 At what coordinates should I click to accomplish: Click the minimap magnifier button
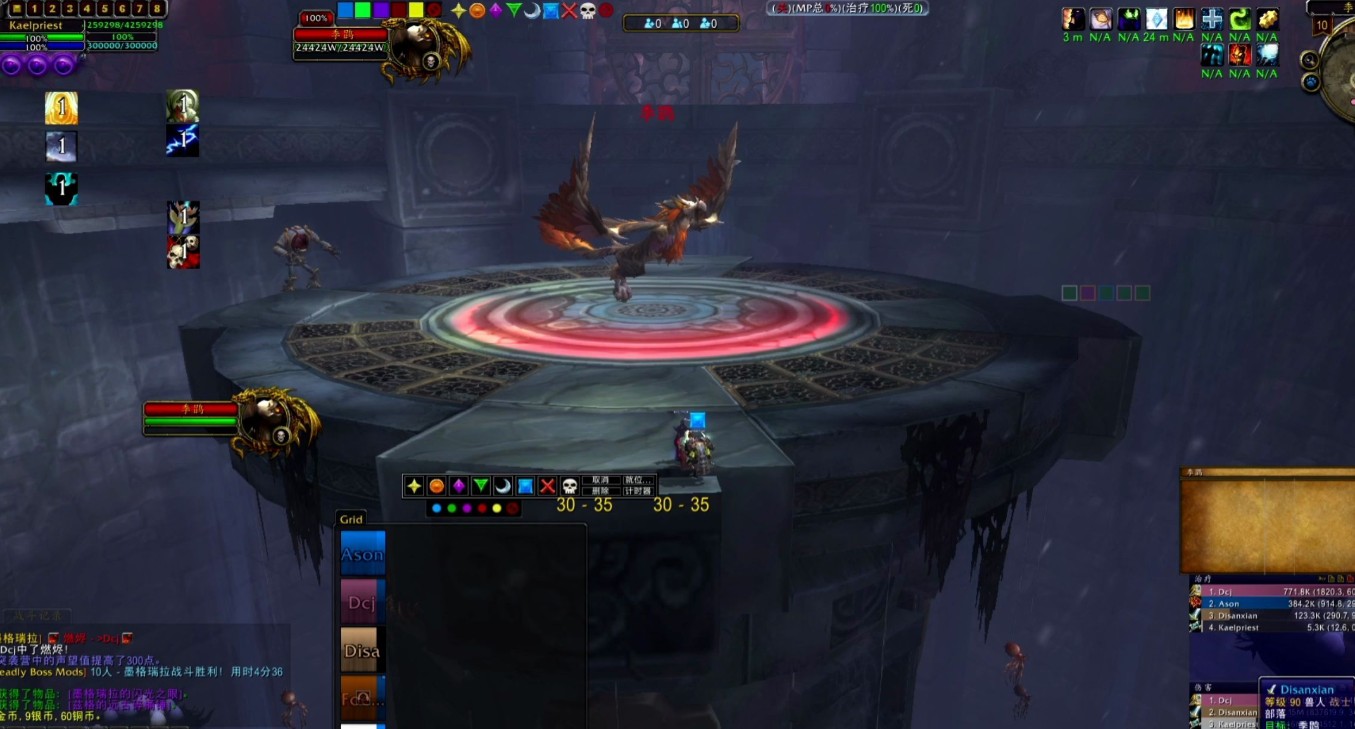(1310, 60)
